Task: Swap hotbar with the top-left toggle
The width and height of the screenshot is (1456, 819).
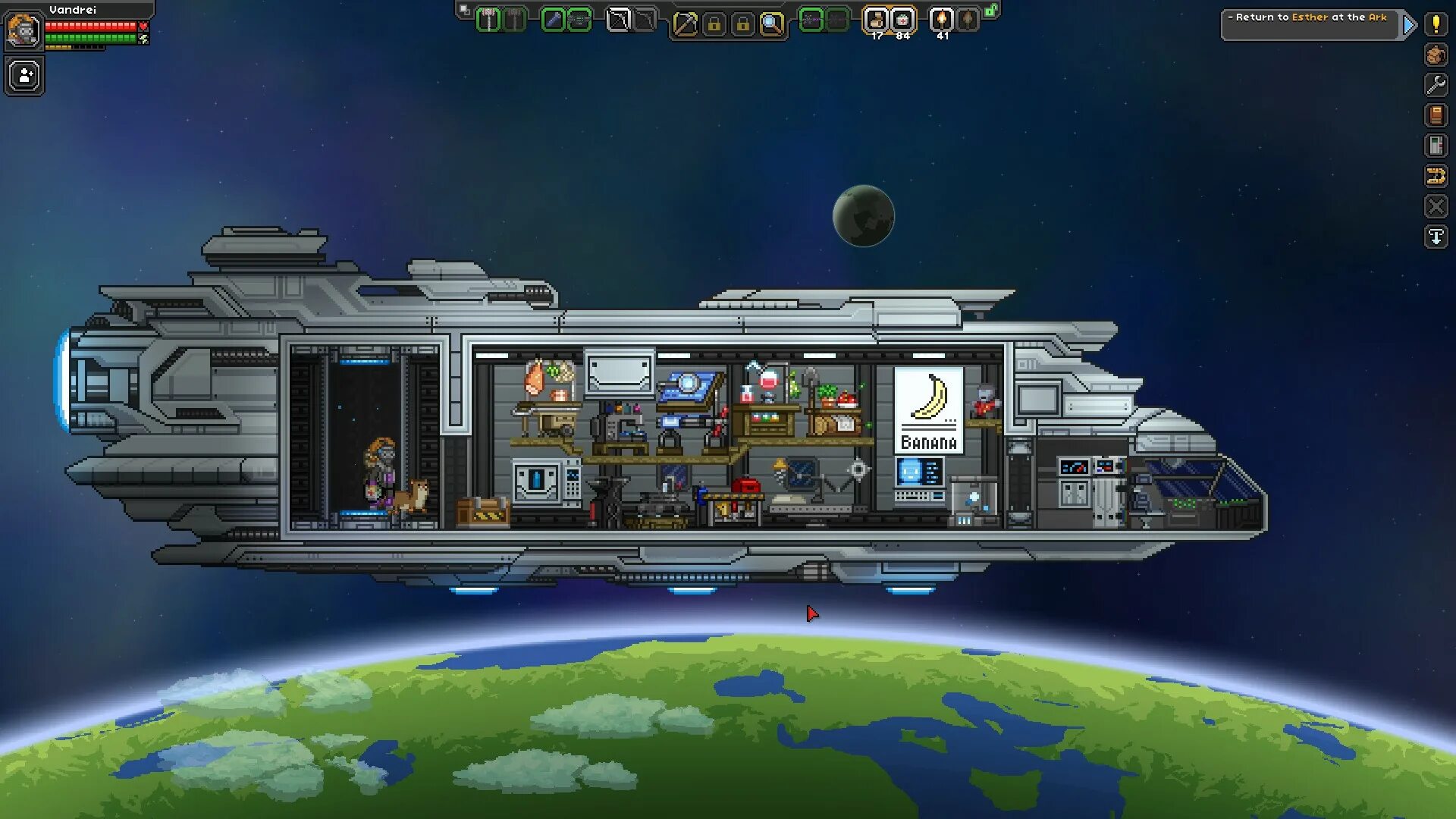Action: pos(464,10)
